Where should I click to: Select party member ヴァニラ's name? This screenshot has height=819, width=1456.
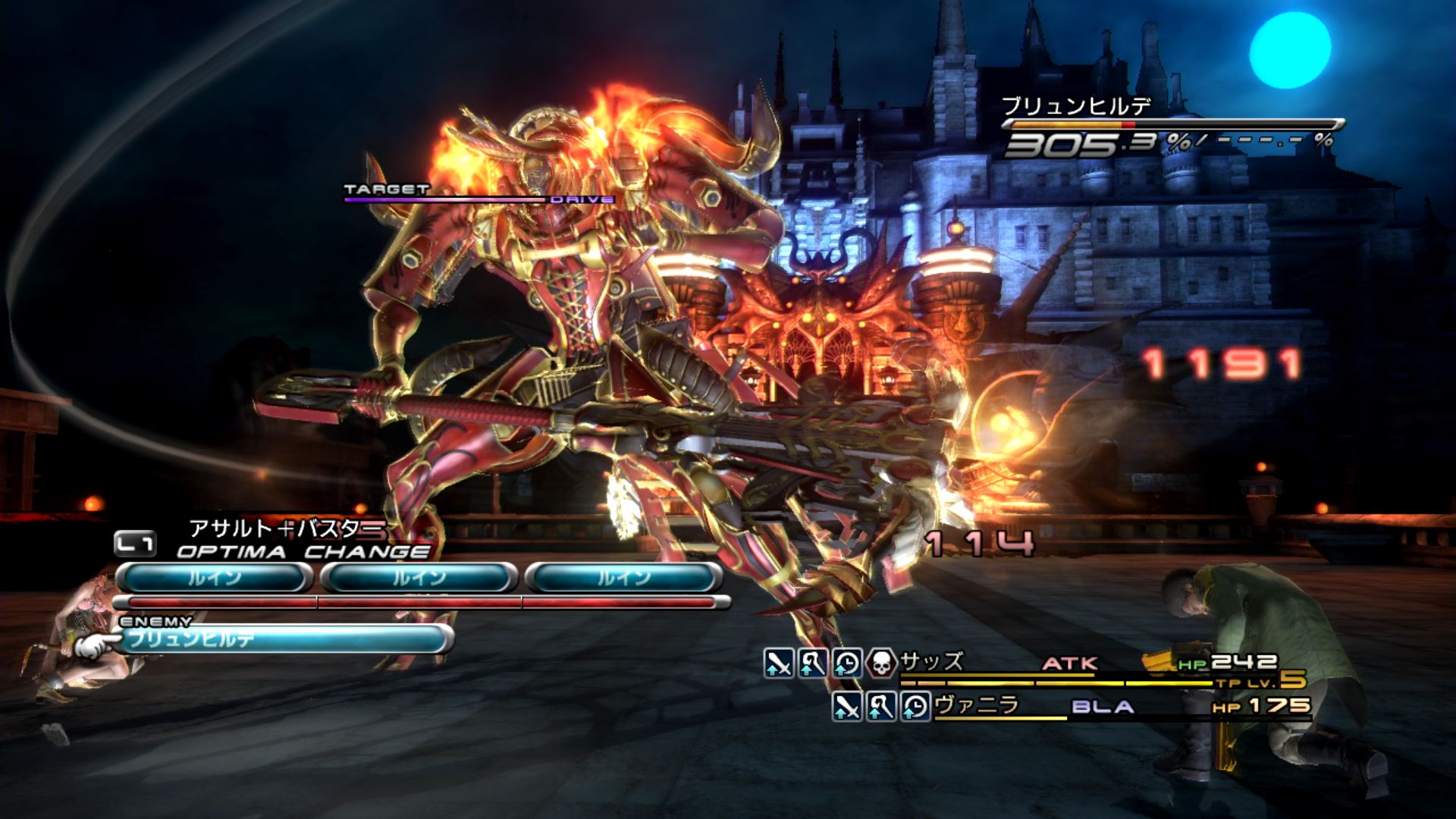pos(976,706)
